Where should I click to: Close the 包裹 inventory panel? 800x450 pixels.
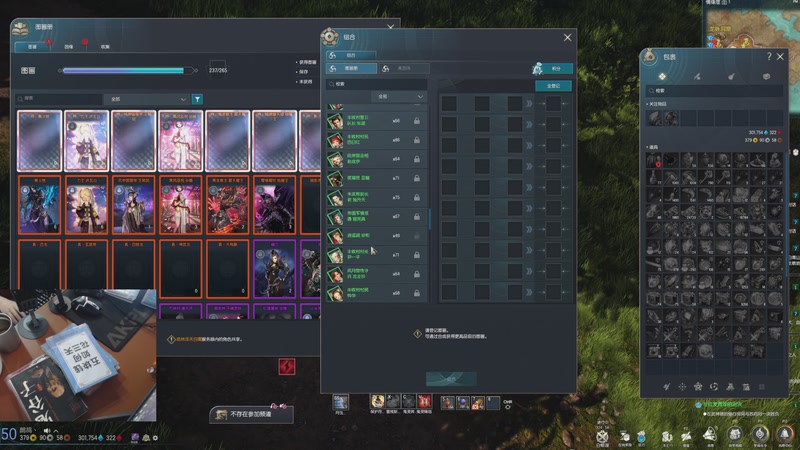click(x=783, y=57)
